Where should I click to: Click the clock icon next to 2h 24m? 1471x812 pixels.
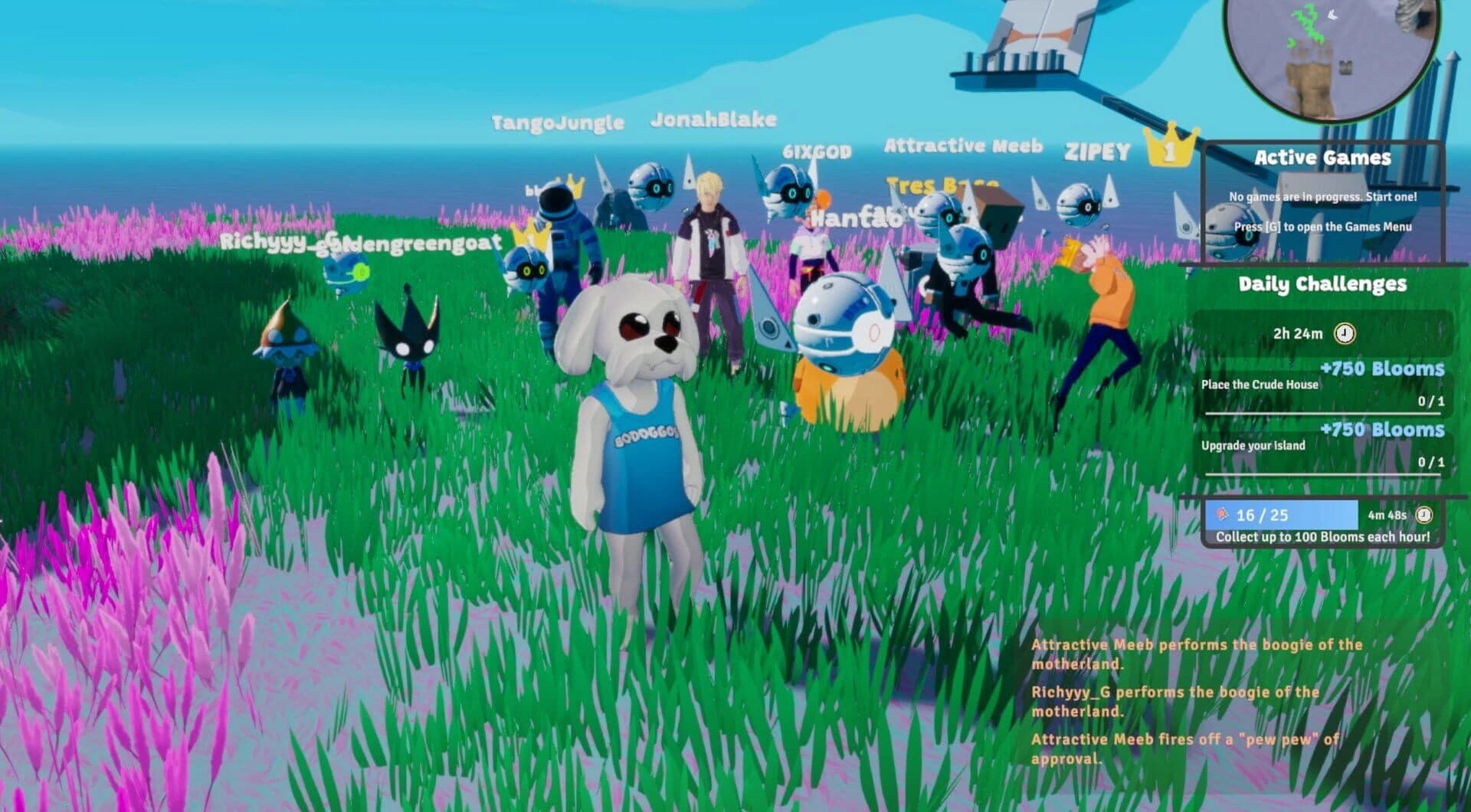pos(1344,334)
